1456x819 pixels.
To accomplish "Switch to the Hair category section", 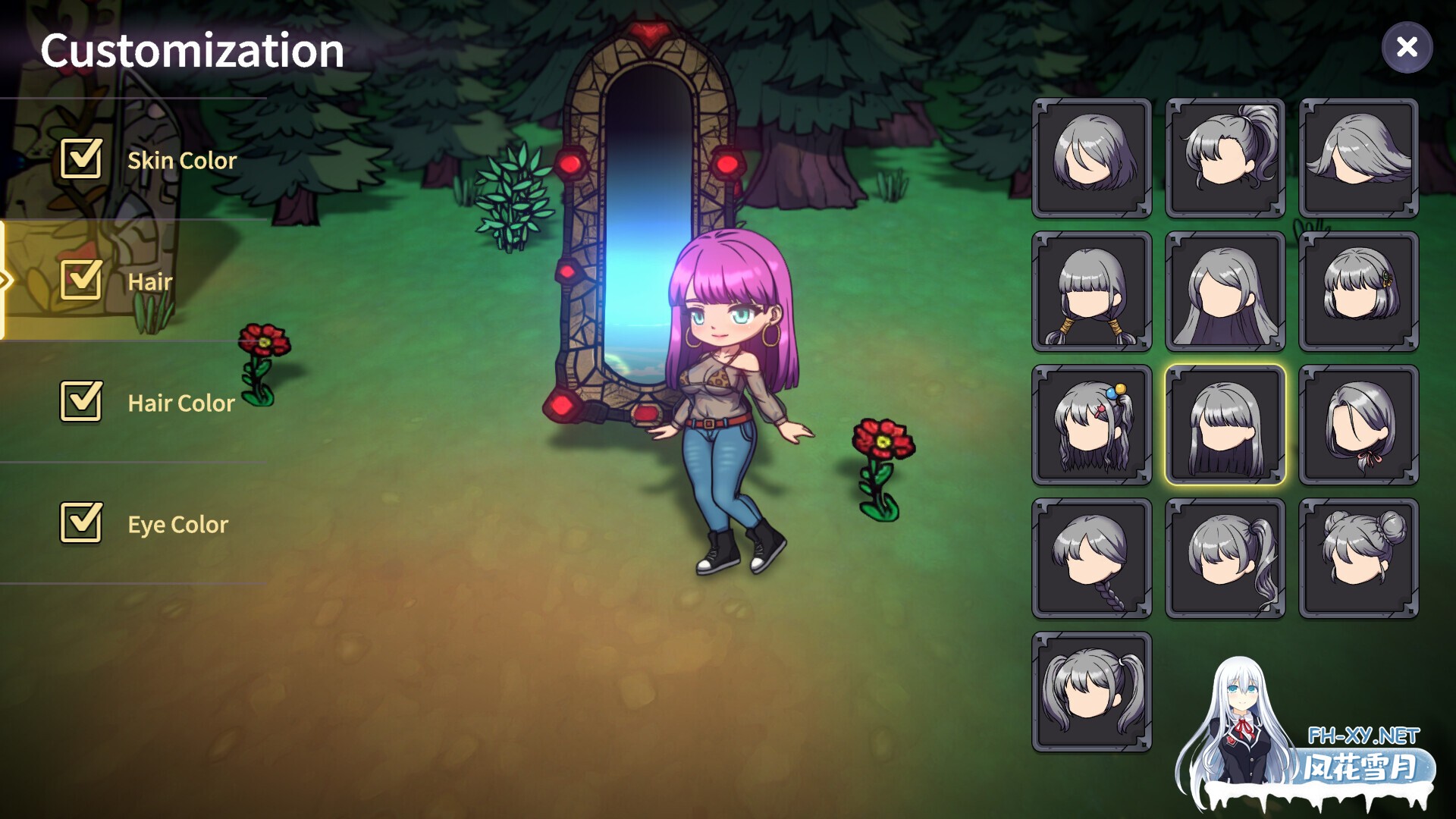I will (x=150, y=282).
